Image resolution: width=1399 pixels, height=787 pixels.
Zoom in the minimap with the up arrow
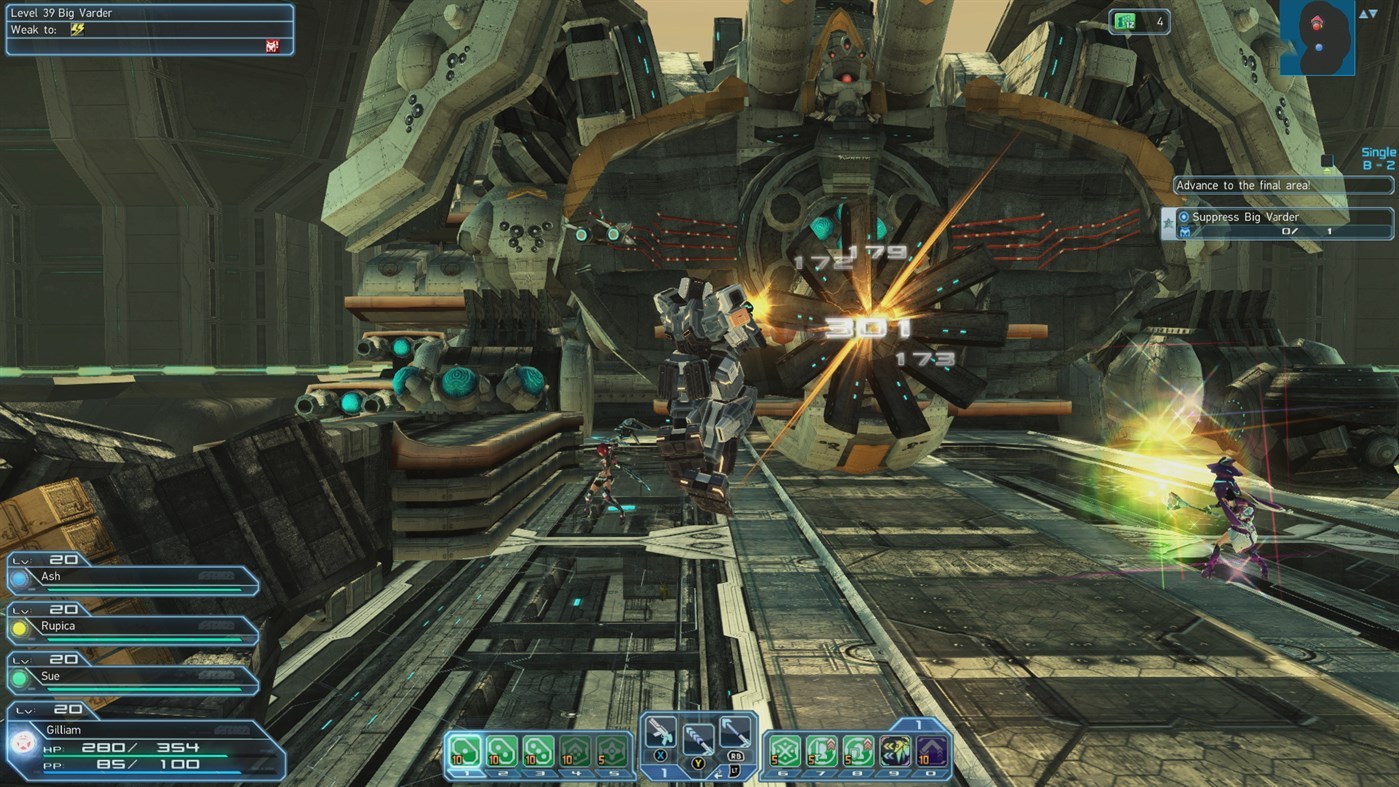[x=1362, y=14]
